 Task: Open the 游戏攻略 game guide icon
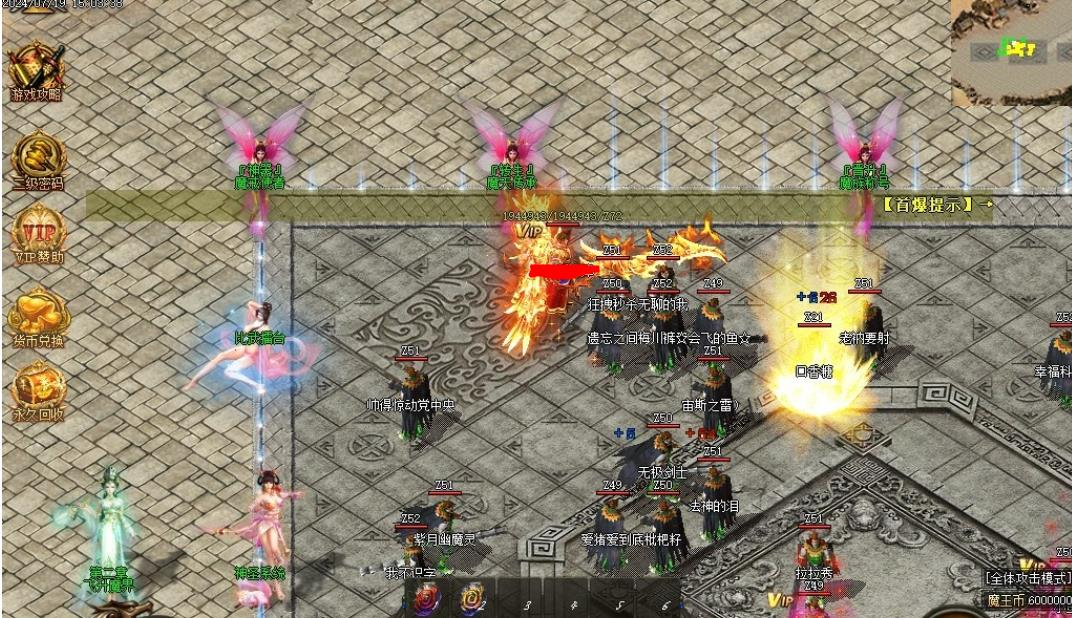[x=36, y=70]
